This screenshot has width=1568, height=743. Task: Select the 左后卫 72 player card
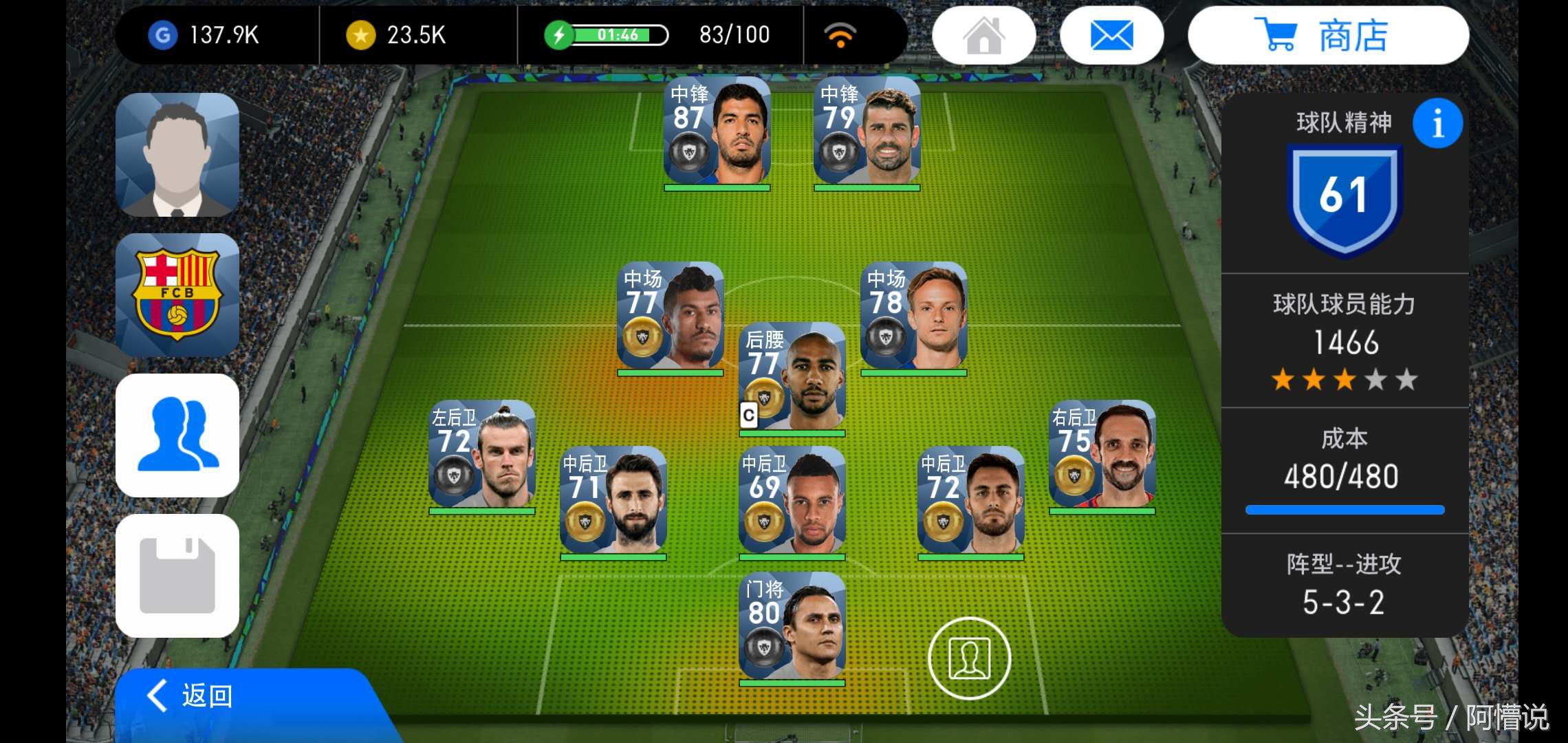(481, 455)
